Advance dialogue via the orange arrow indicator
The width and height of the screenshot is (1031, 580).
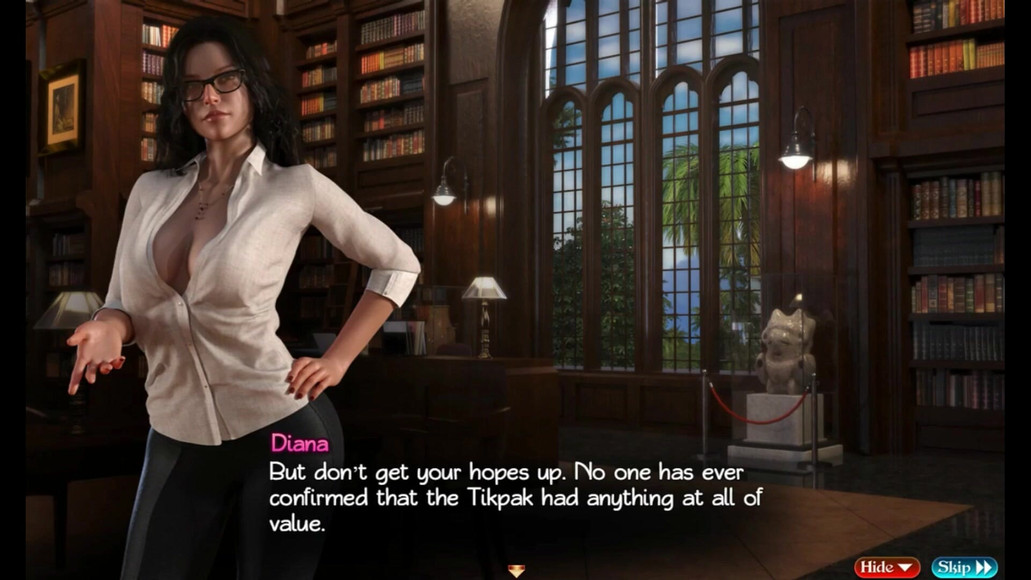coord(516,571)
